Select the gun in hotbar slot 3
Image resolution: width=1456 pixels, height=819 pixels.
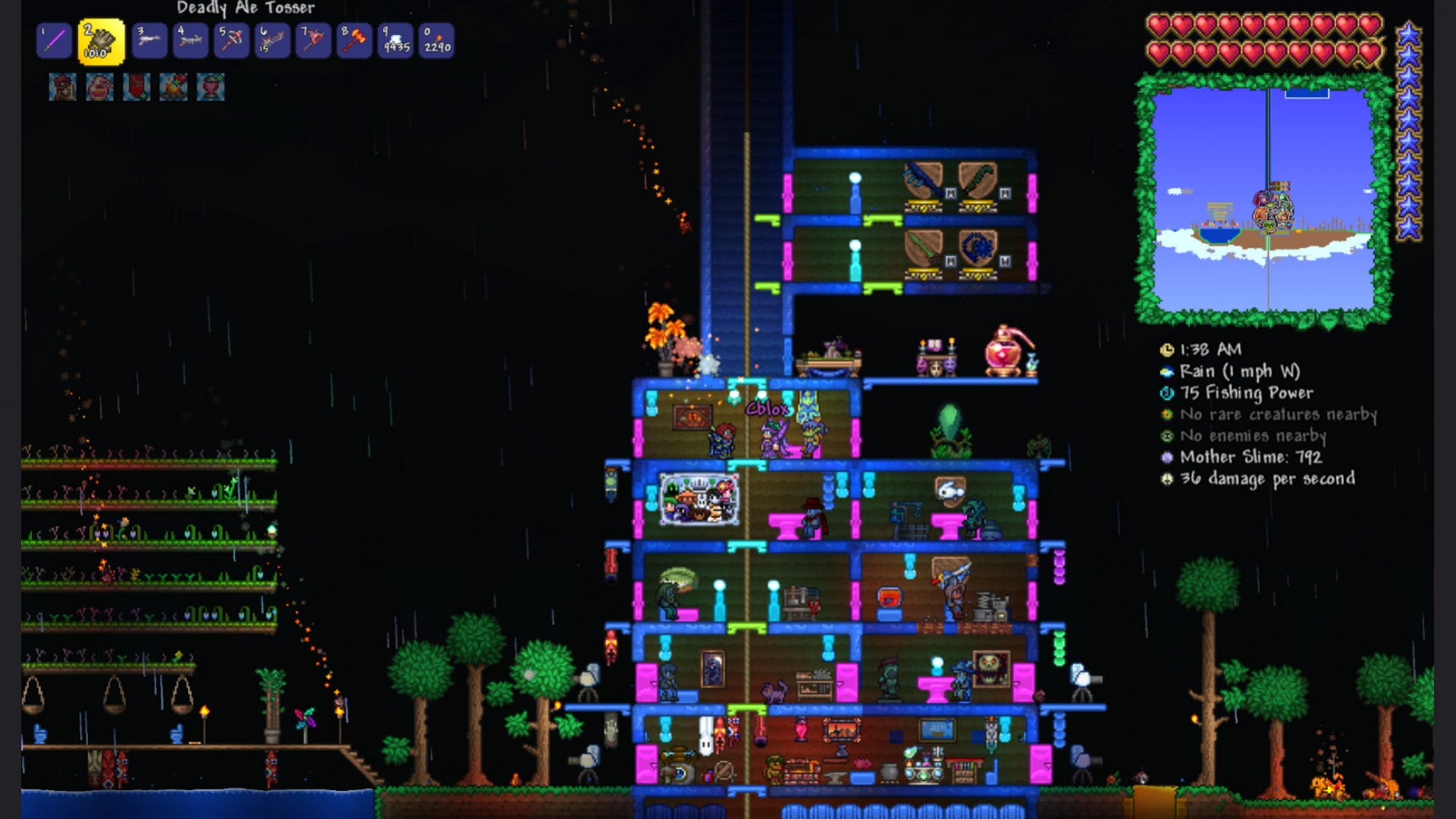click(149, 41)
